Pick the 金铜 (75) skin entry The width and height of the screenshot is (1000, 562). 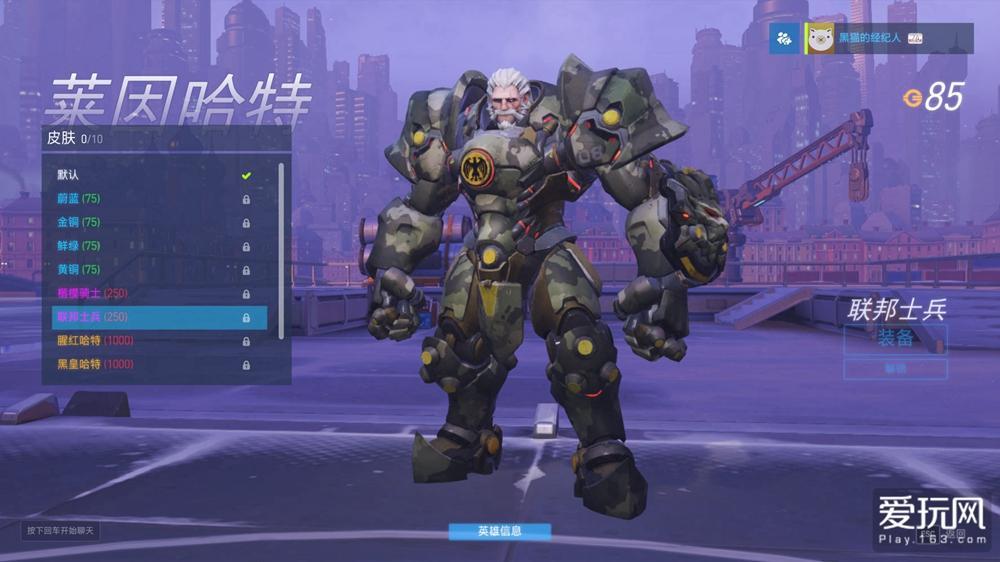coord(155,222)
